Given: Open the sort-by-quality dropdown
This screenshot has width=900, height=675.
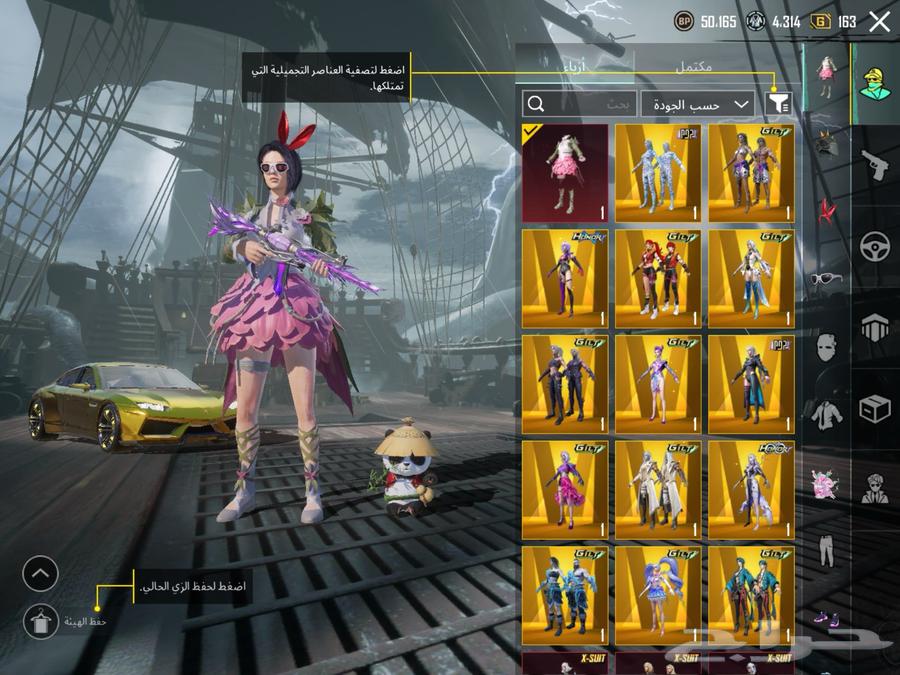Looking at the screenshot, I should click(x=698, y=104).
